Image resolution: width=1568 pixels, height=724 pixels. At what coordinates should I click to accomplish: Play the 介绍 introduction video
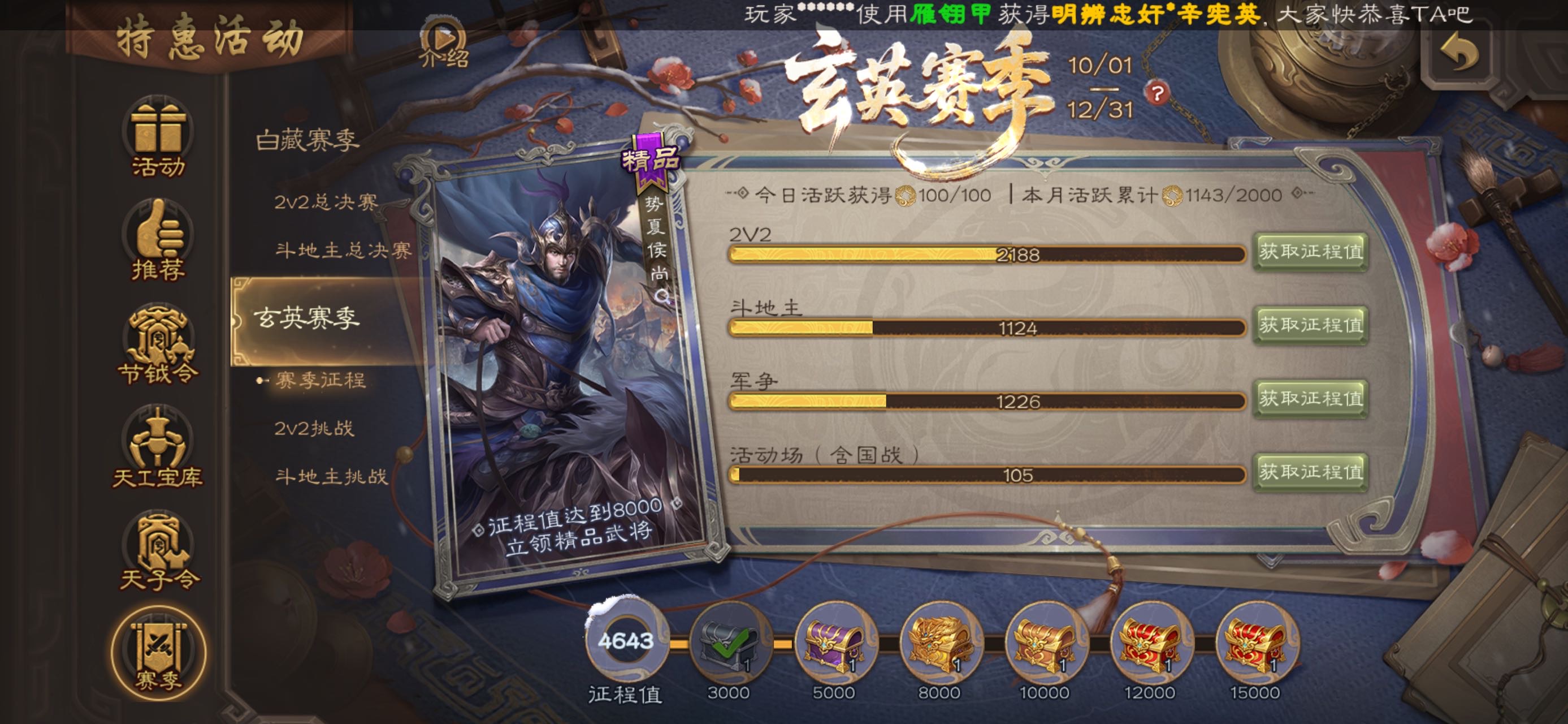pos(444,44)
